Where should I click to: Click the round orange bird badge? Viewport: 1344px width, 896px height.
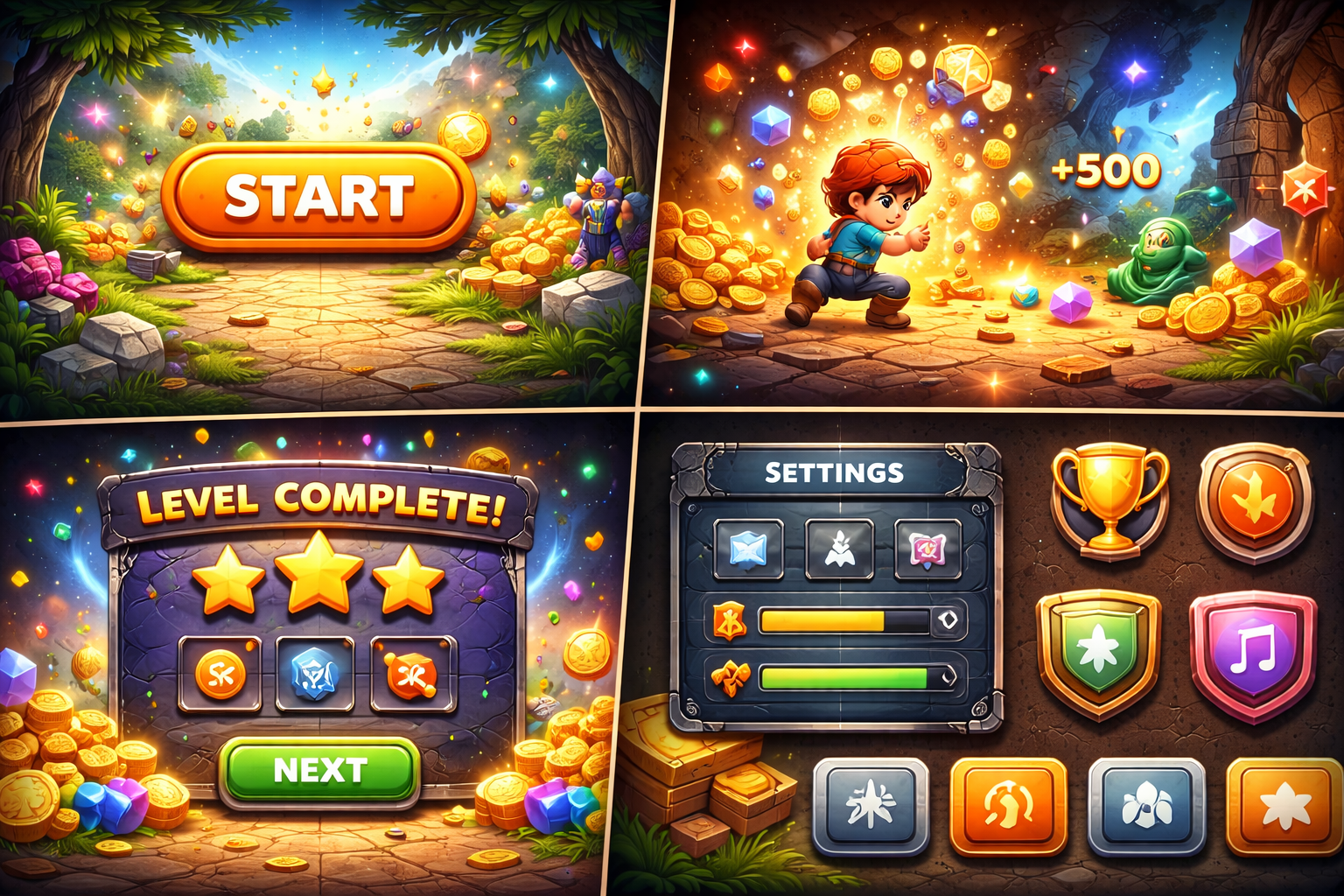click(x=1255, y=501)
